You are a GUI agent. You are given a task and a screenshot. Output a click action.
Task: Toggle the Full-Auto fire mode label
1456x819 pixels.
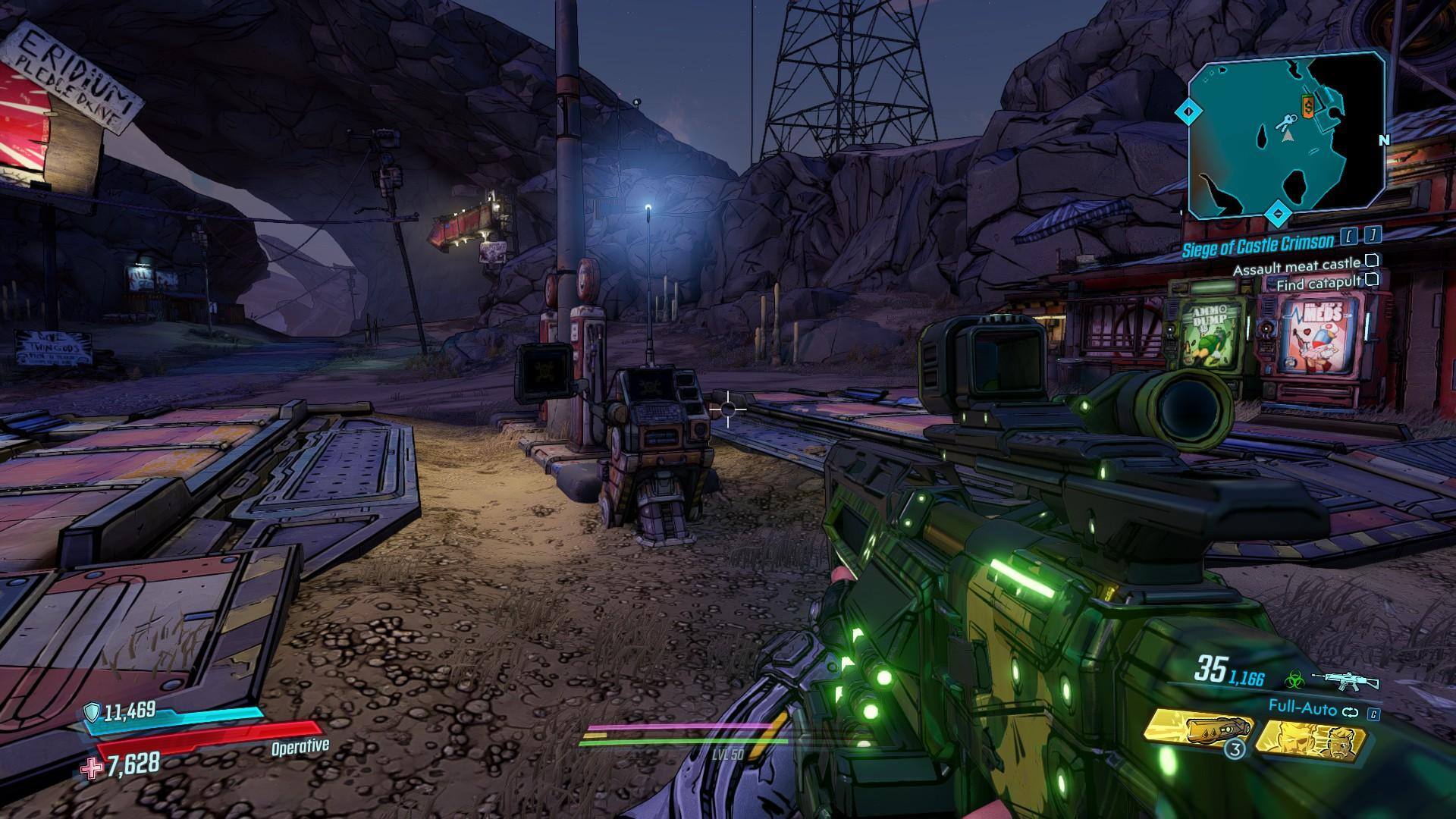point(1302,707)
